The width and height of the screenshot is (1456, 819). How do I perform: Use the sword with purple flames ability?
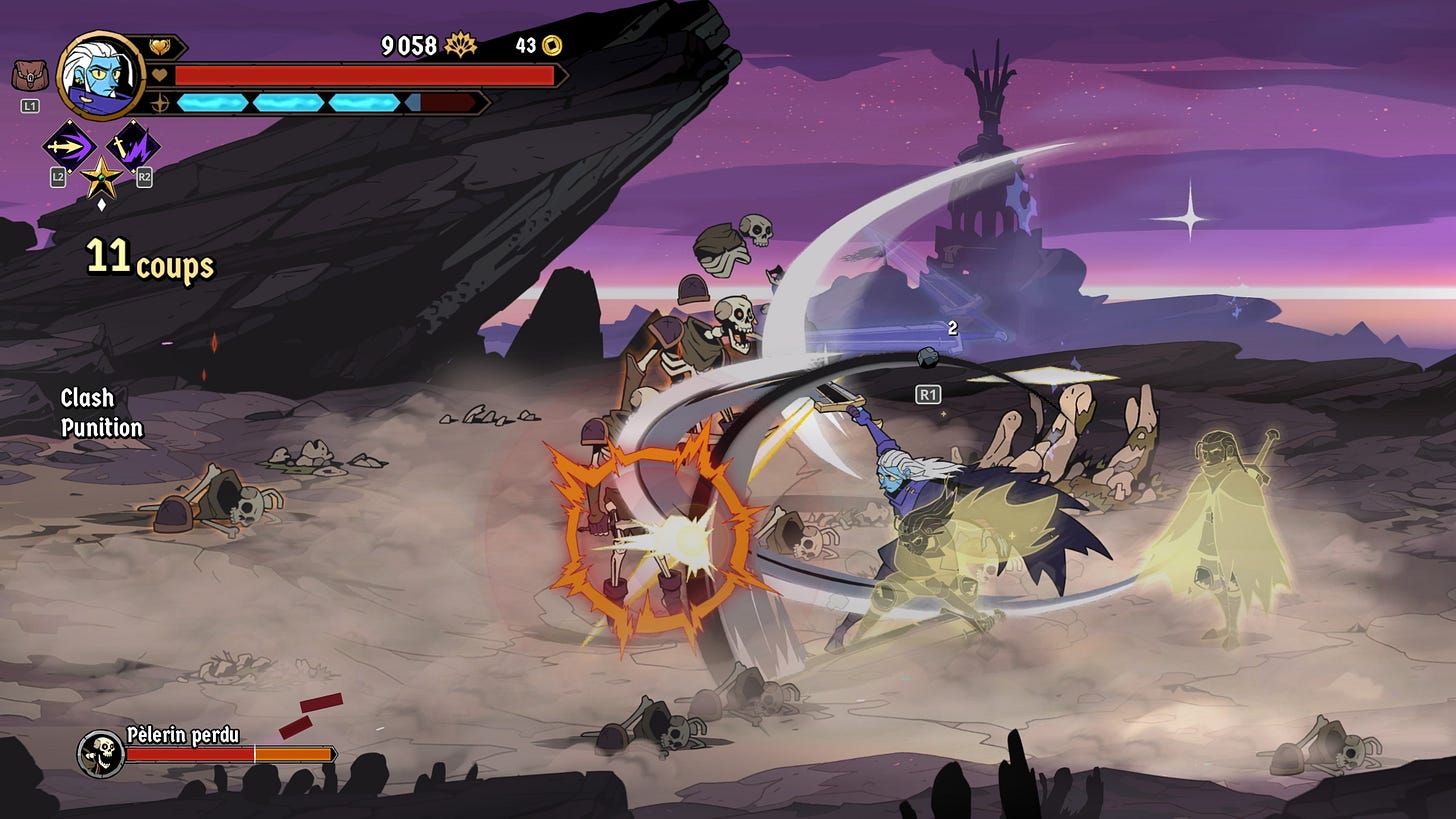click(x=133, y=147)
